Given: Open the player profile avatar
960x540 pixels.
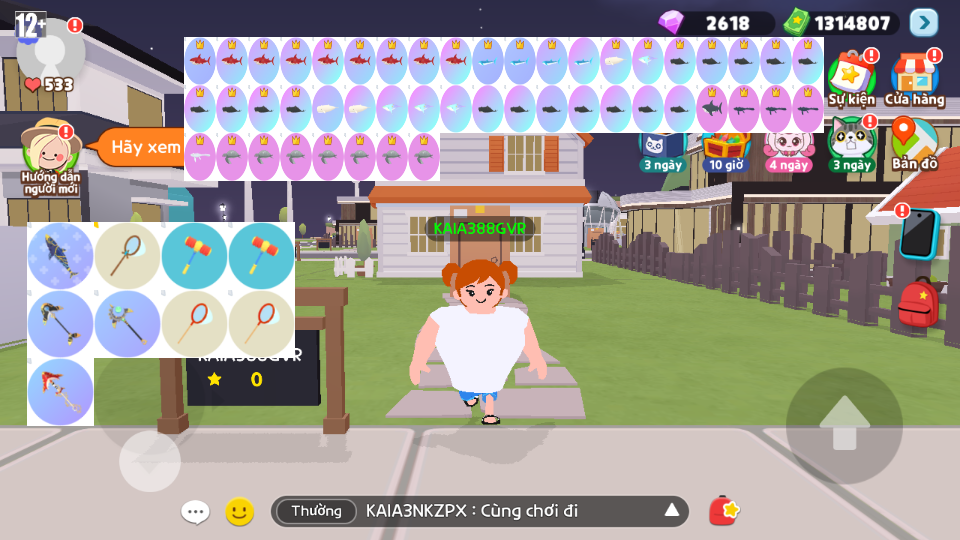Looking at the screenshot, I should [x=51, y=50].
